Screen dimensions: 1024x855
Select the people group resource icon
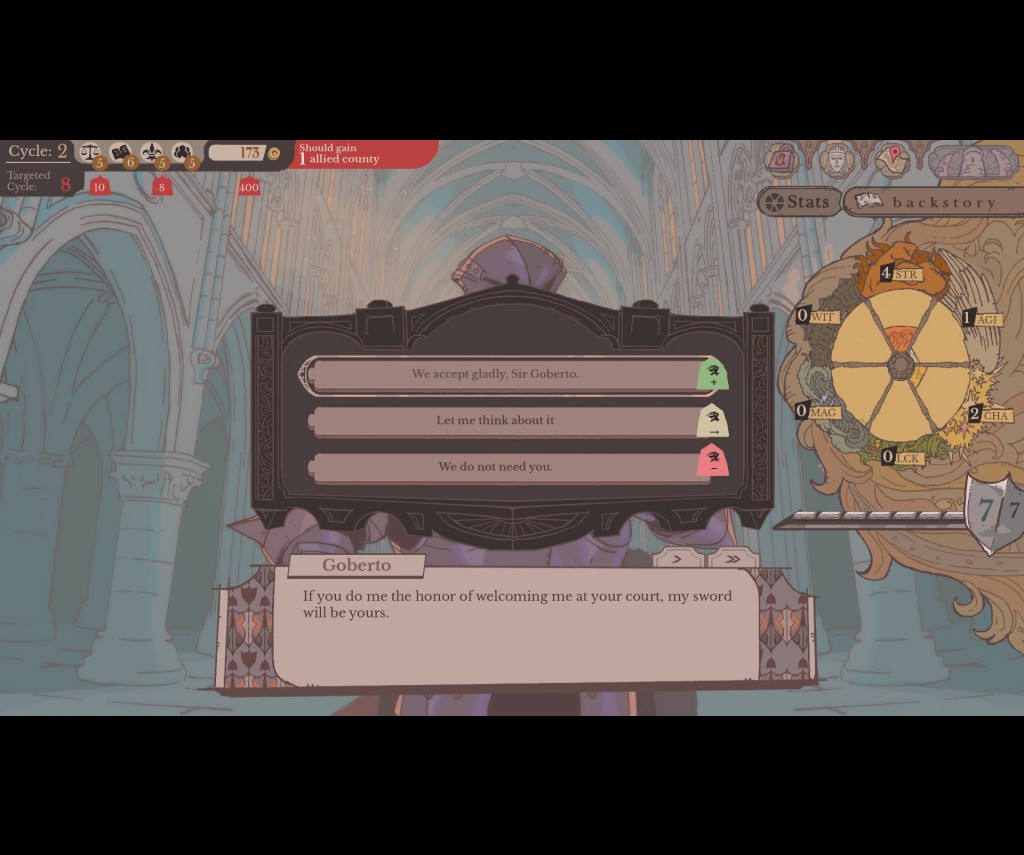(182, 153)
